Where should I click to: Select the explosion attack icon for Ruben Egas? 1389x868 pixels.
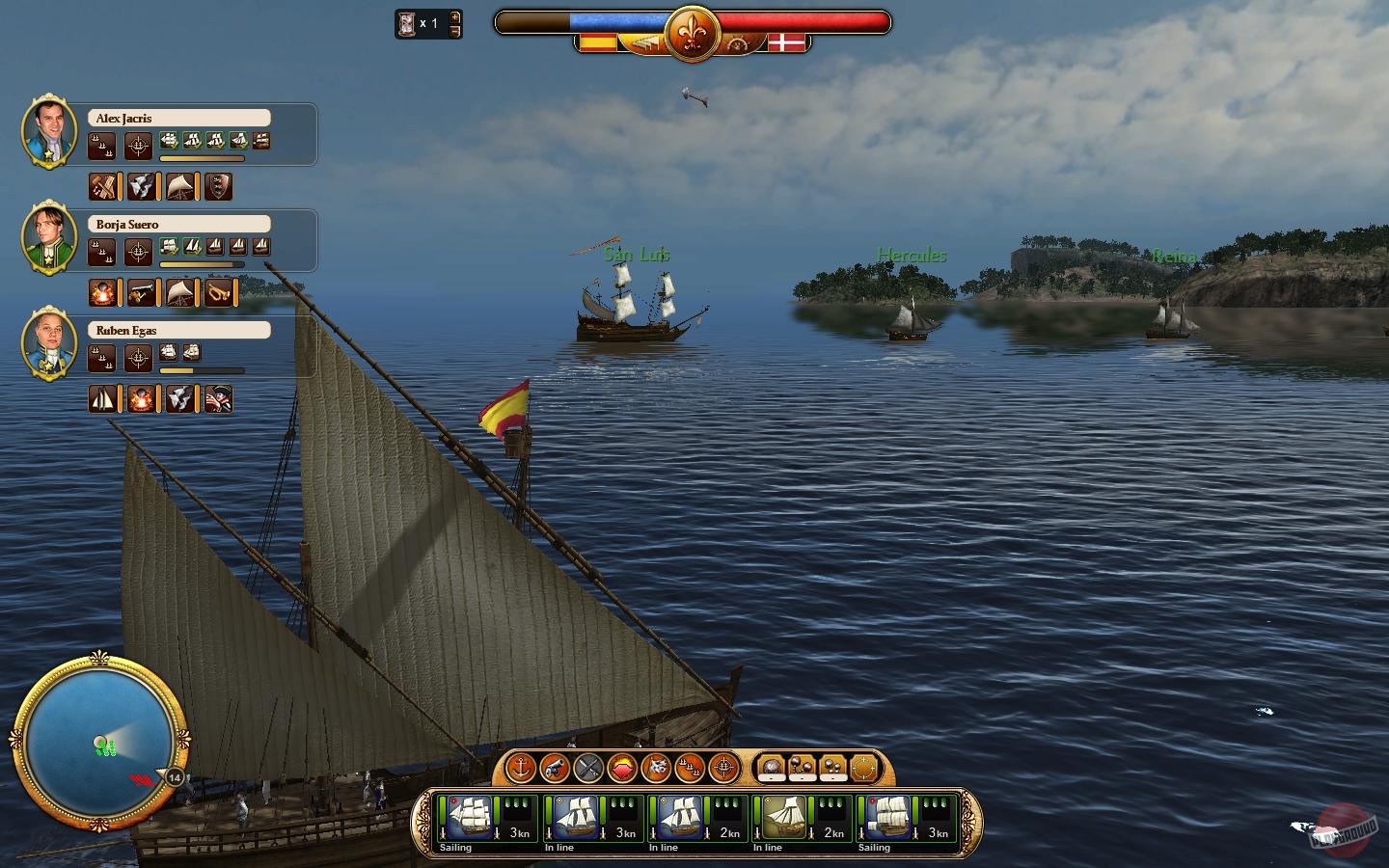(142, 398)
